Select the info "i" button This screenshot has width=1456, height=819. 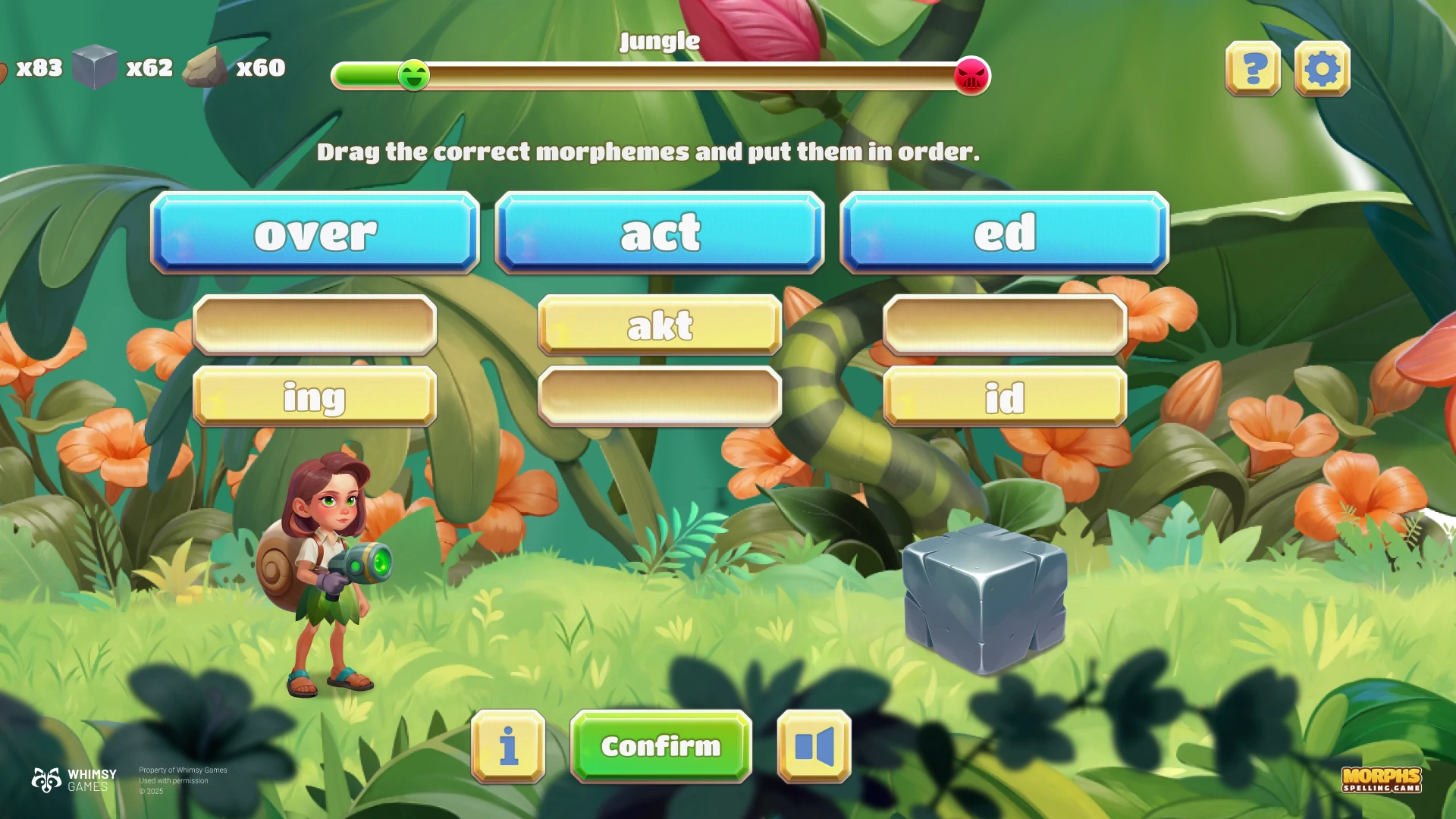tap(508, 746)
